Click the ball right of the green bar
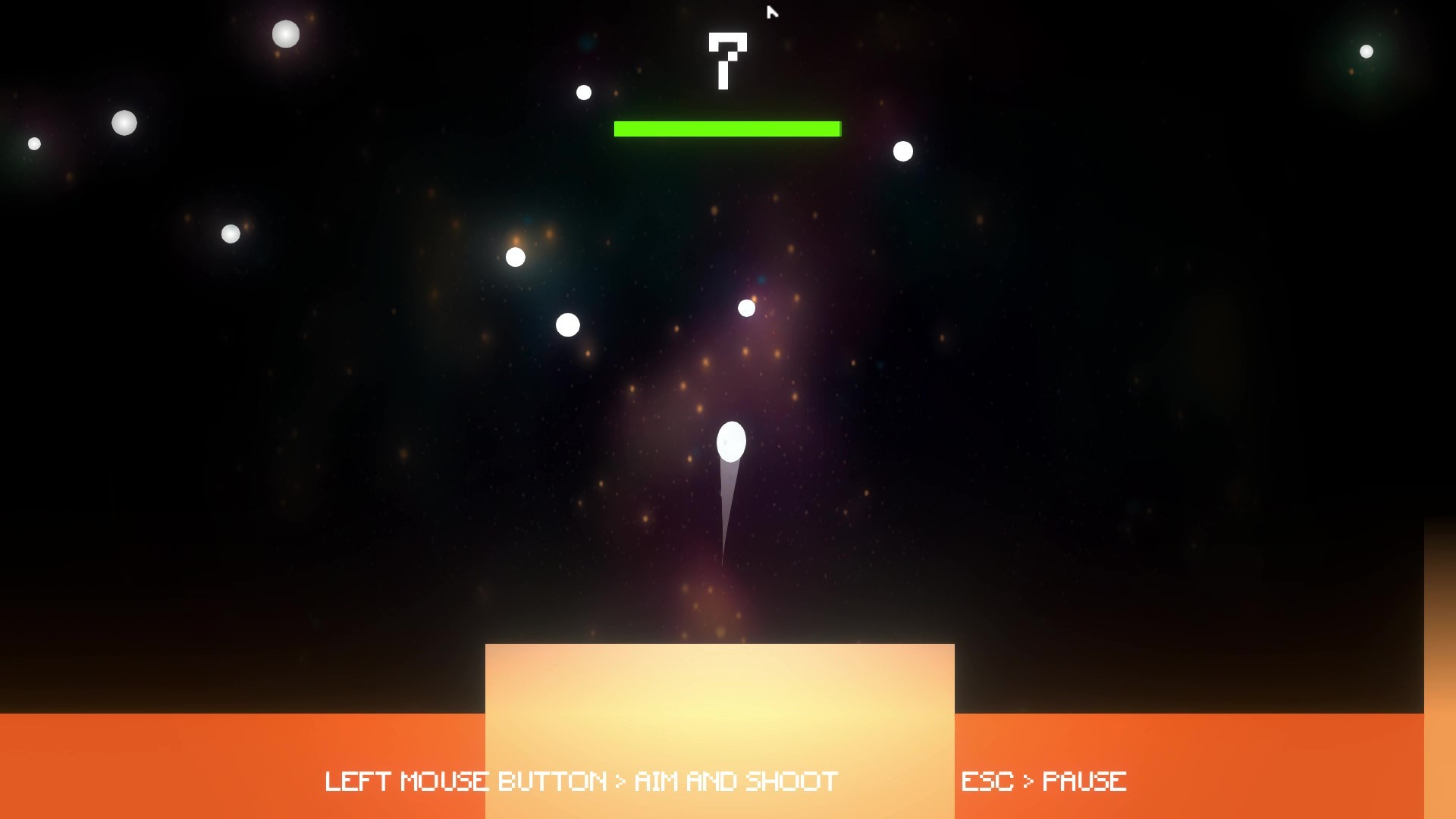This screenshot has height=819, width=1456. point(902,151)
